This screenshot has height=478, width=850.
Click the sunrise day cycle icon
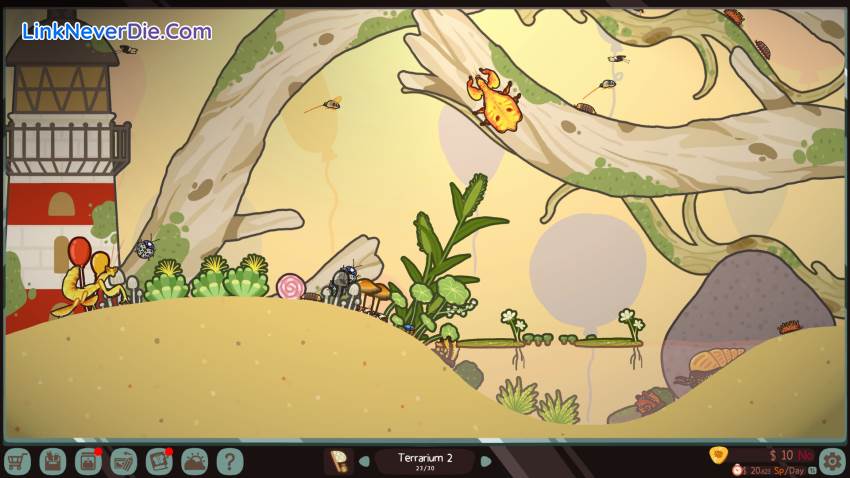[194, 461]
